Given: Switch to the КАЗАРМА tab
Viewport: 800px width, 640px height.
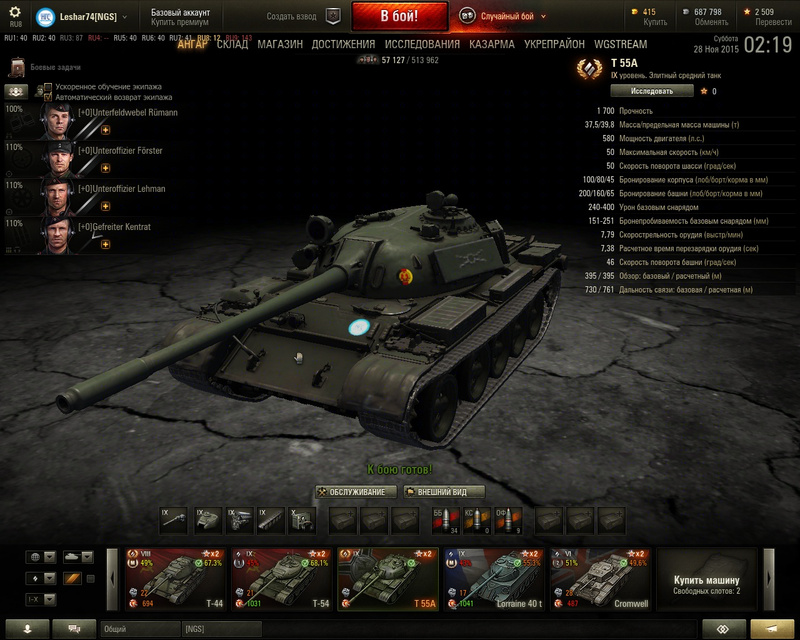Looking at the screenshot, I should click(x=492, y=45).
